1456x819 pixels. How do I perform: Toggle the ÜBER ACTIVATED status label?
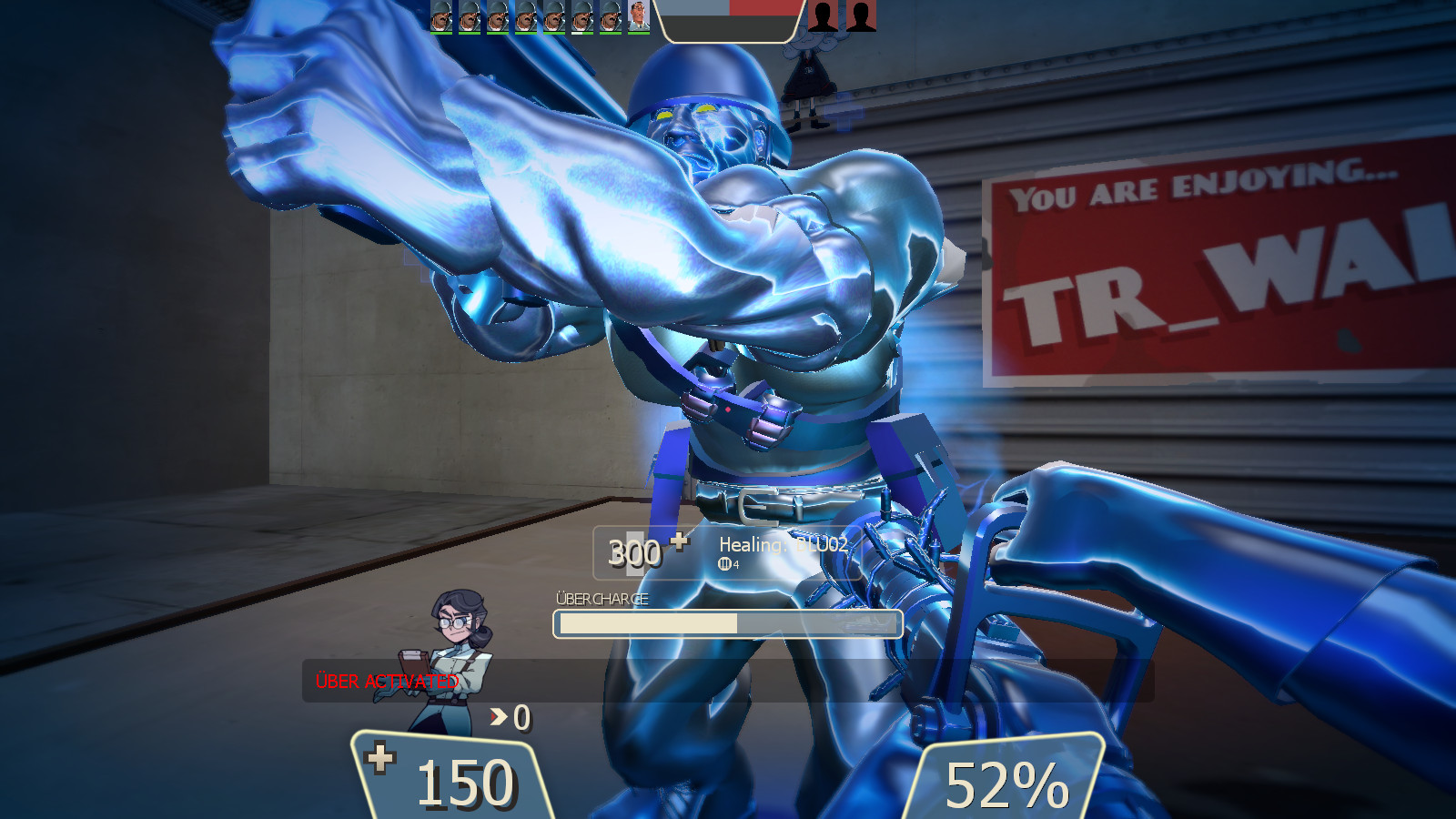pos(386,681)
